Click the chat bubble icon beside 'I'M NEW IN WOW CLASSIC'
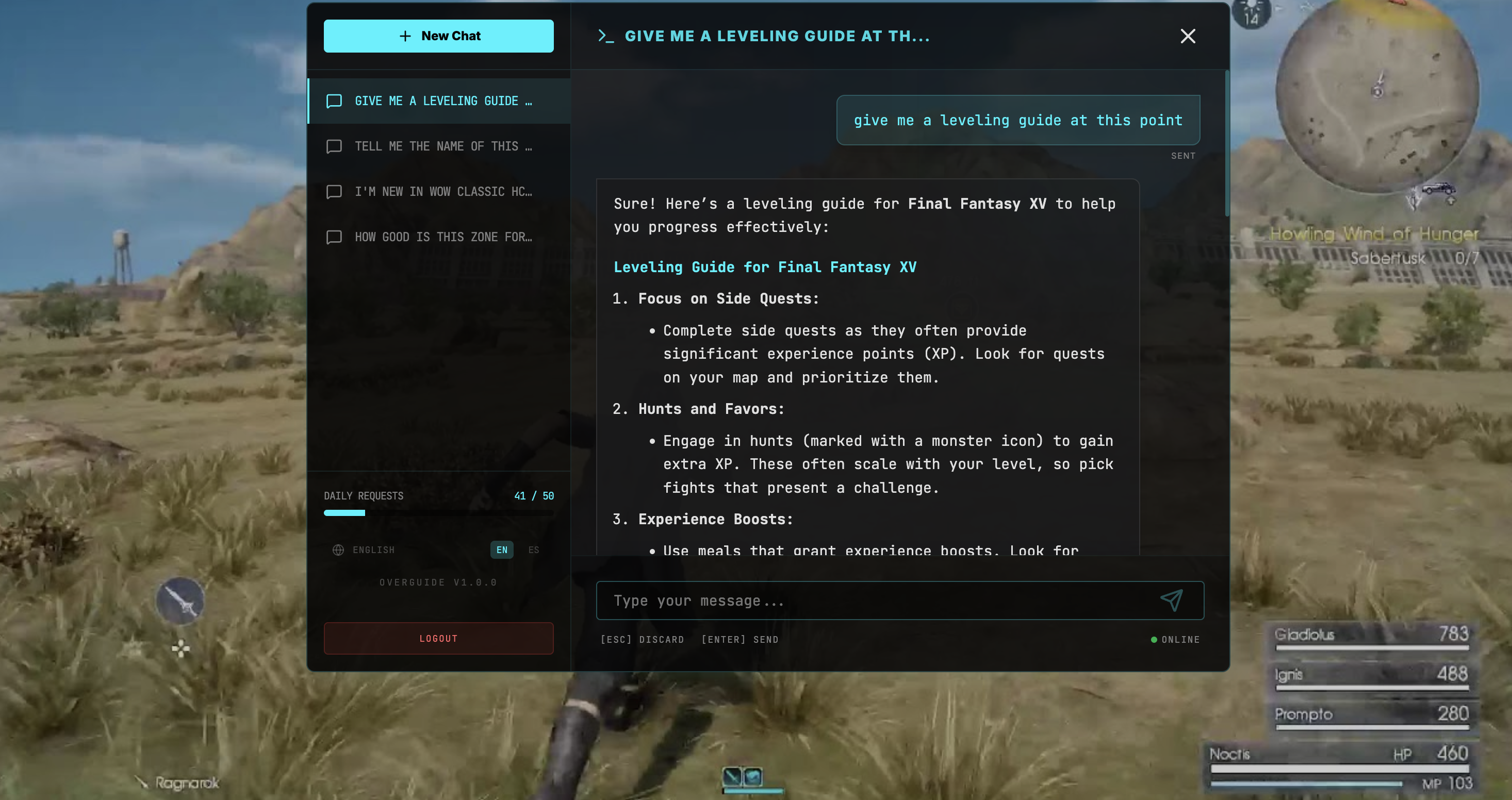This screenshot has height=800, width=1512. point(334,192)
